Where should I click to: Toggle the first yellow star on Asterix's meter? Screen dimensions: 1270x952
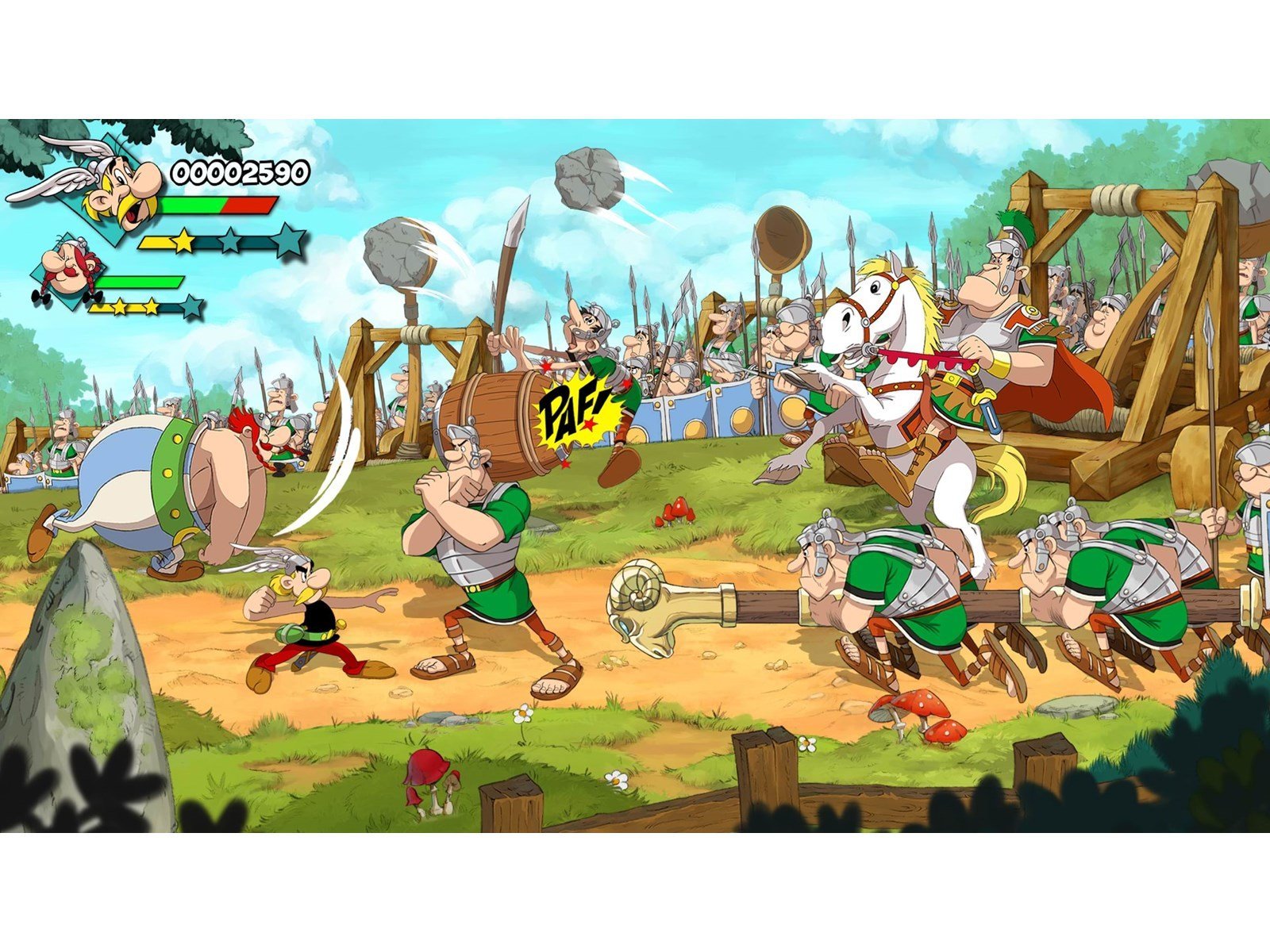tap(184, 240)
